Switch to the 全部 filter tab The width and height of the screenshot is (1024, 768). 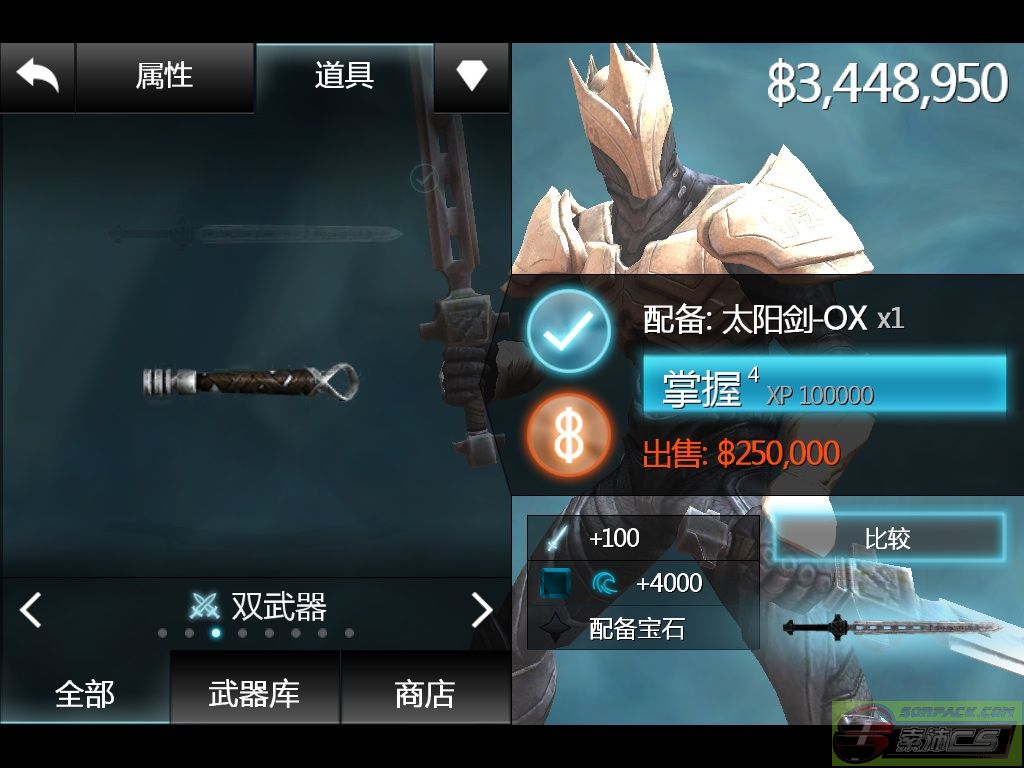tap(85, 693)
